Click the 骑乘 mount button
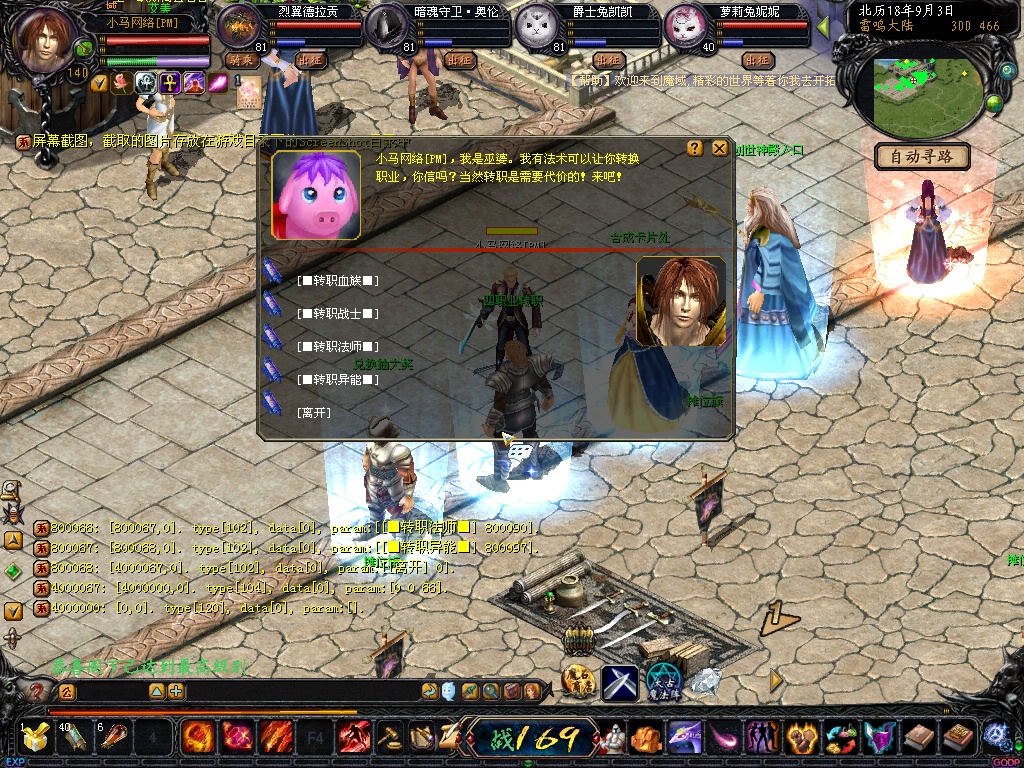 coord(242,60)
